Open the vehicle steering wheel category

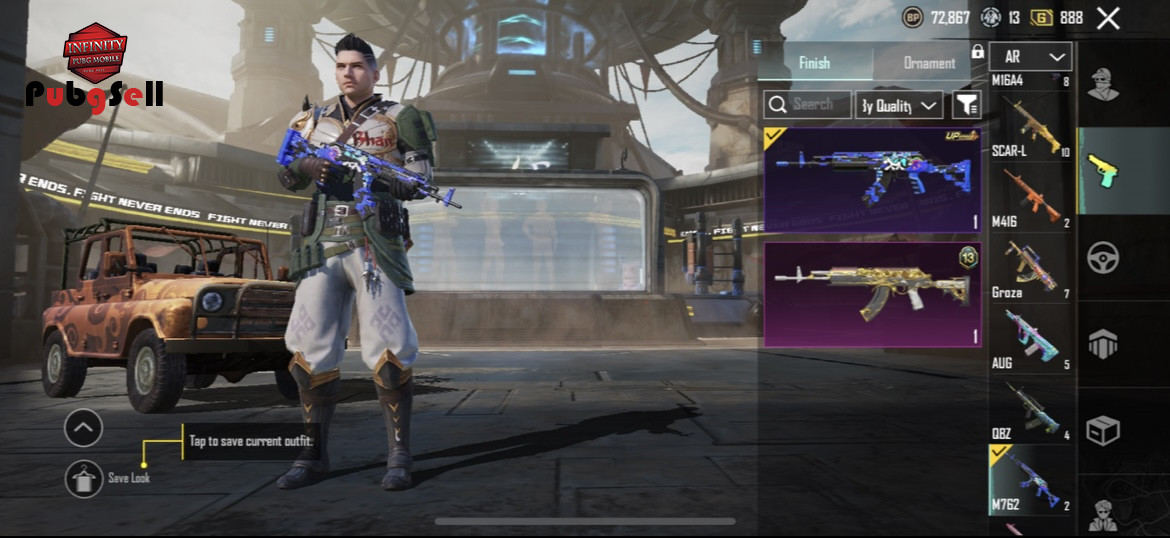pos(1103,257)
